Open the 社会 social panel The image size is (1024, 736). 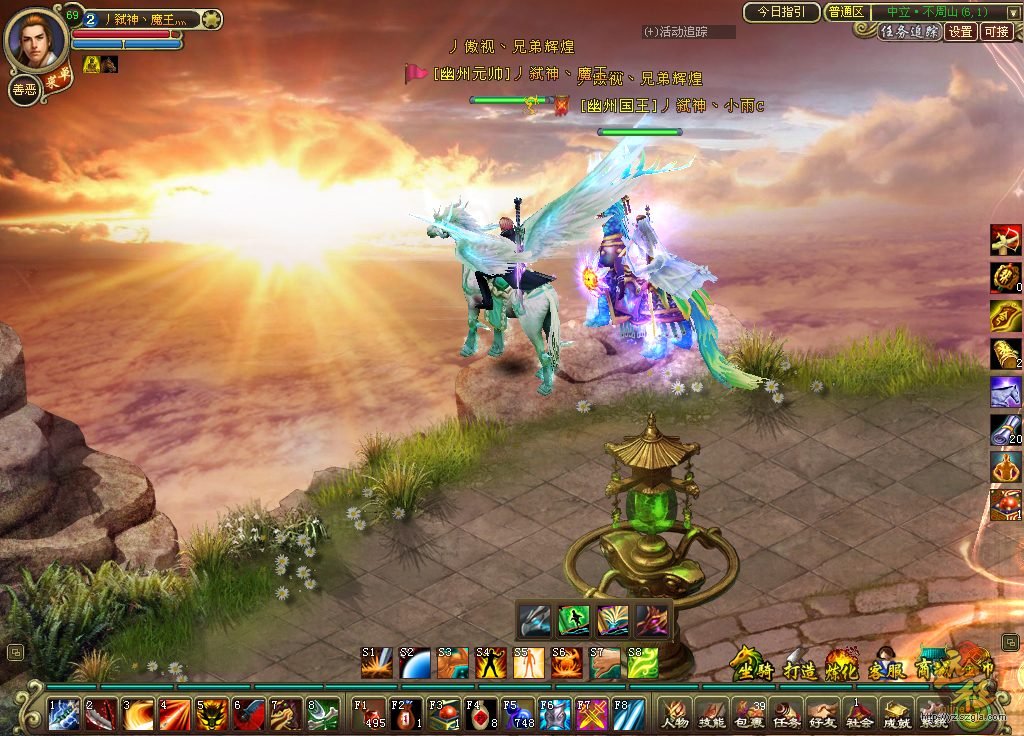tap(859, 713)
